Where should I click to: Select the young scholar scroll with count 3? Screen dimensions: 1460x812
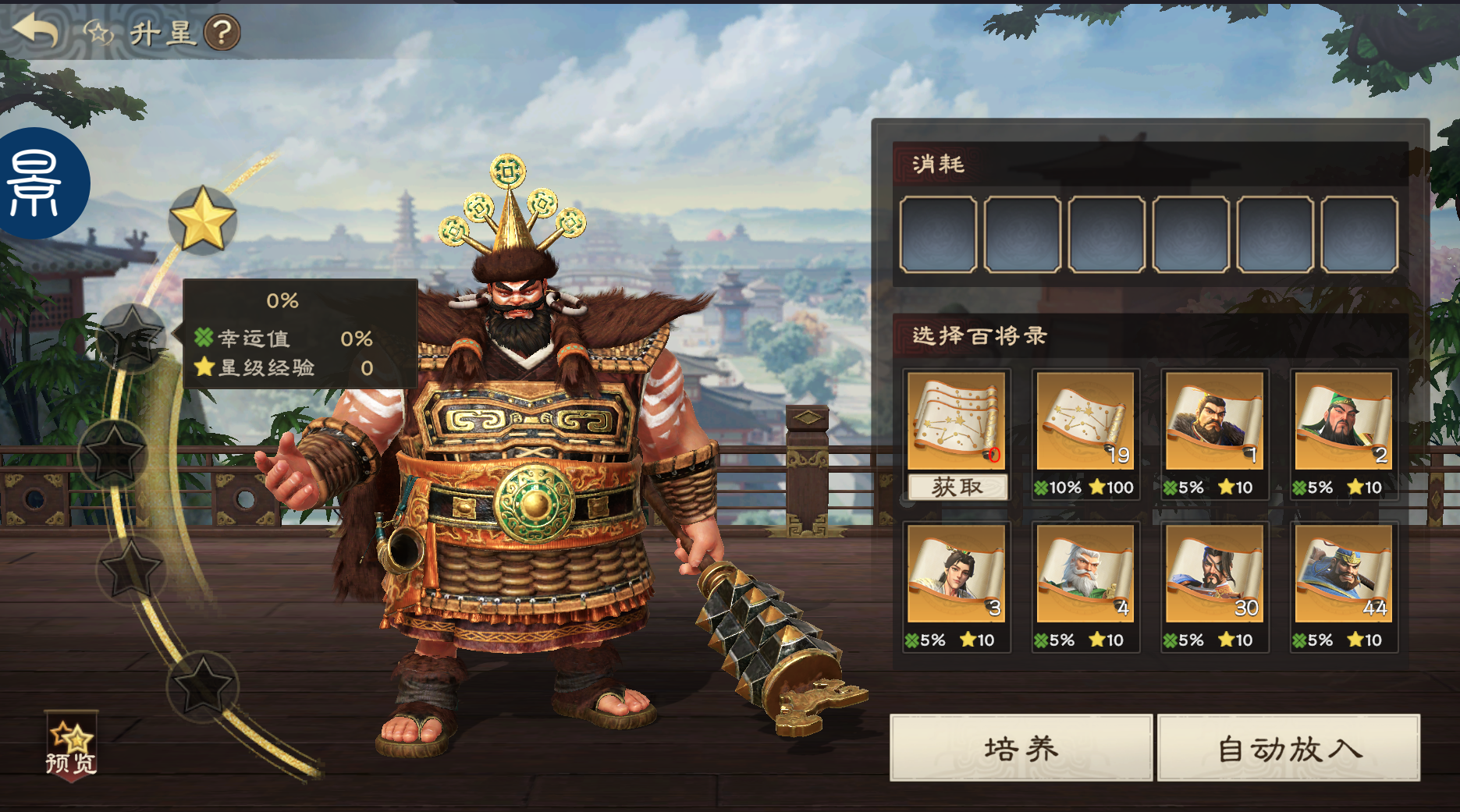[957, 575]
